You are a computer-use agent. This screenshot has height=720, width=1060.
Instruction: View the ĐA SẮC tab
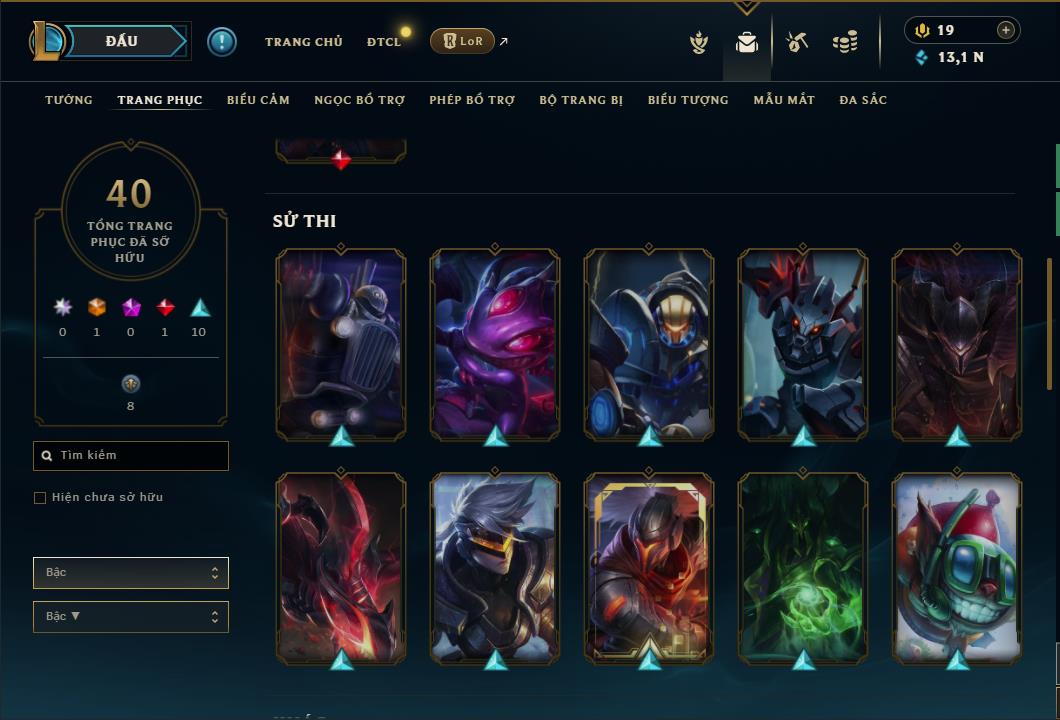(x=863, y=100)
